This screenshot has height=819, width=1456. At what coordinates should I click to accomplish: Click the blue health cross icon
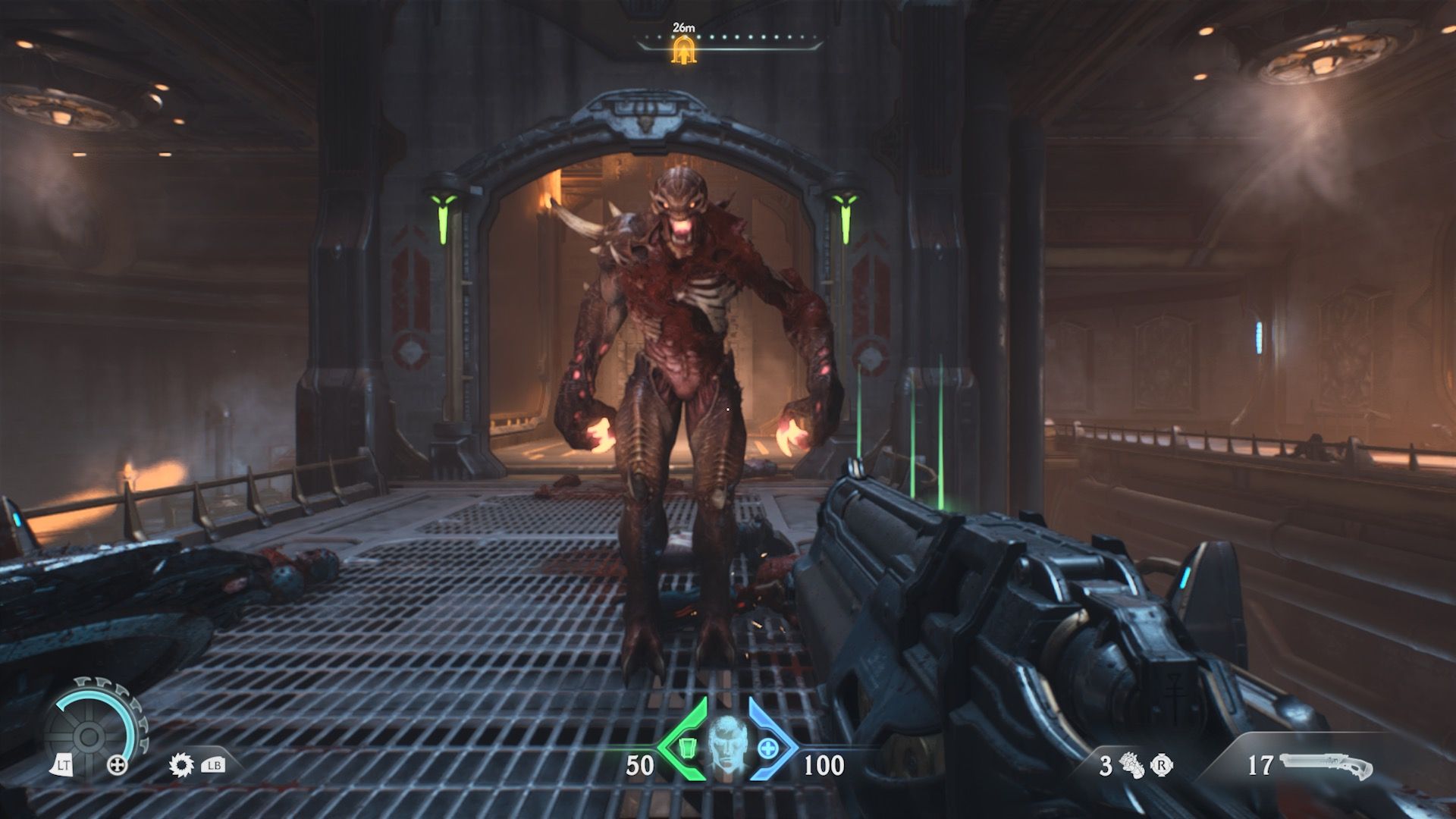click(x=768, y=748)
